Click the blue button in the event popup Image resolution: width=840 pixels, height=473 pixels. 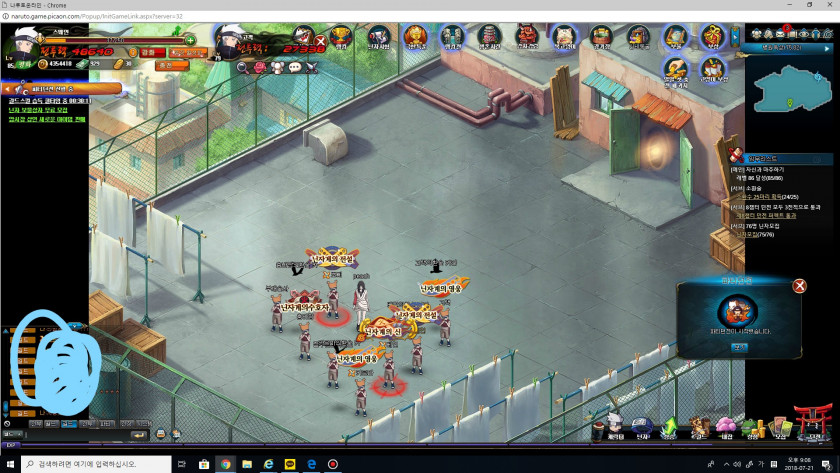739,347
